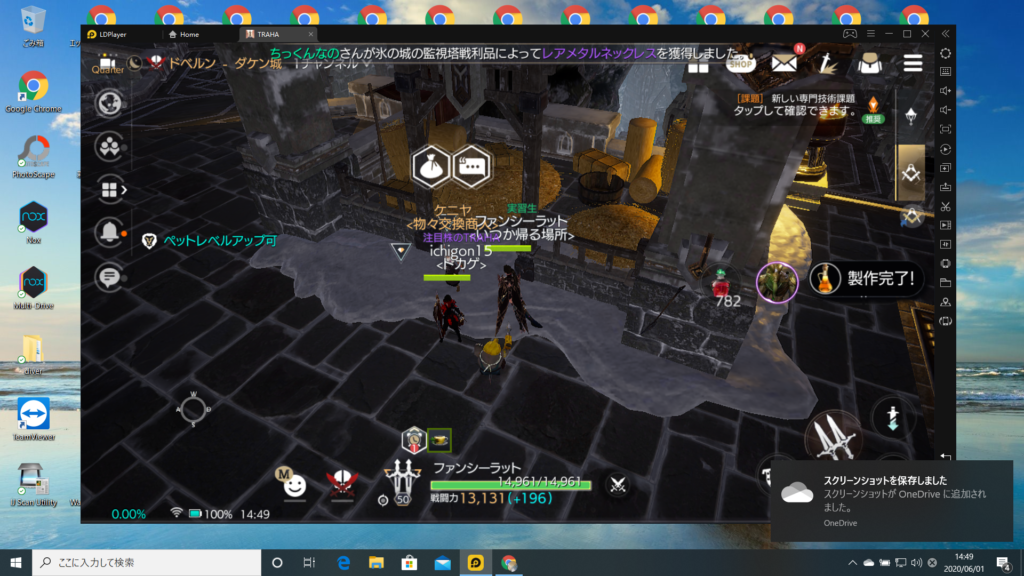The image size is (1024, 576).
Task: Talk to NPC via dialogue bubble icon
Action: click(471, 167)
